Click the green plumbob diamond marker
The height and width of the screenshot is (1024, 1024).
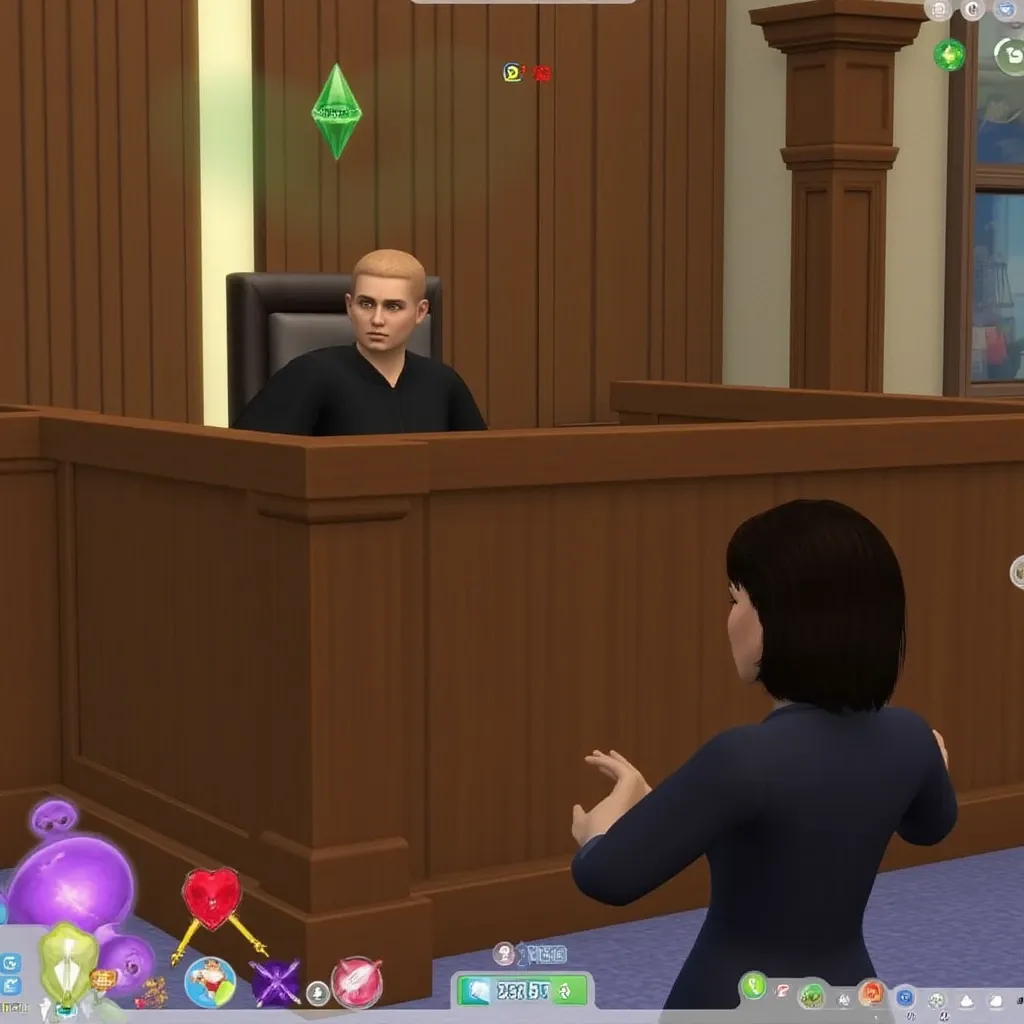[336, 110]
